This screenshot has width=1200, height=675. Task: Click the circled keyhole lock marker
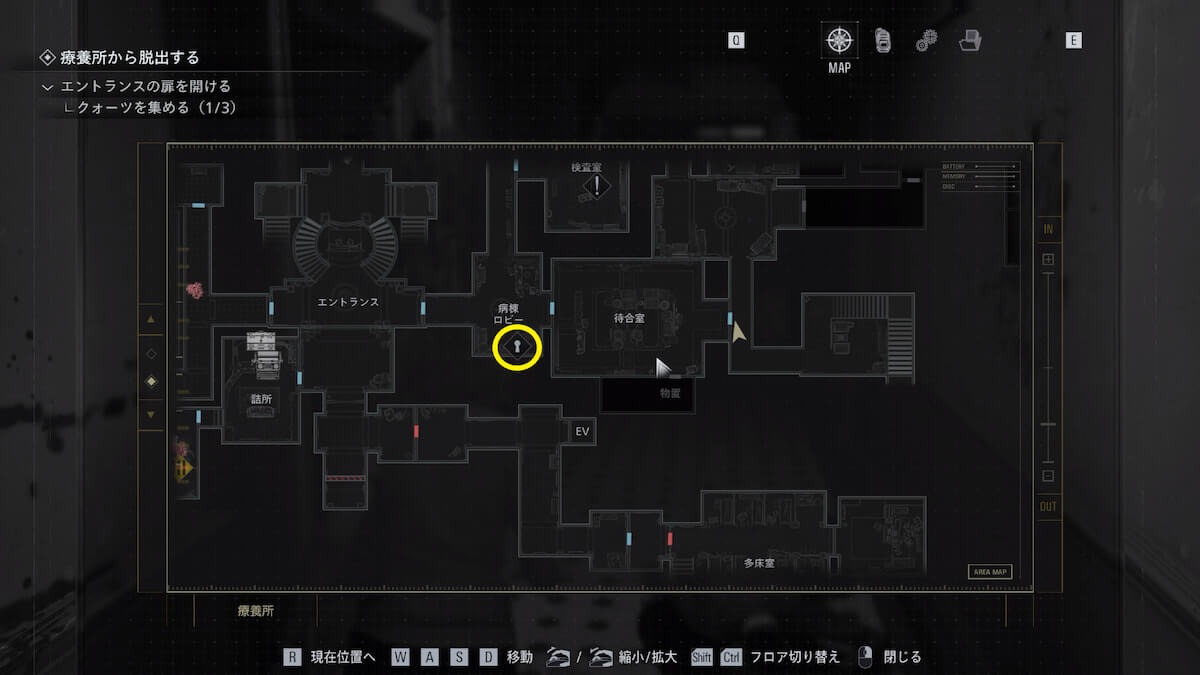[x=517, y=347]
